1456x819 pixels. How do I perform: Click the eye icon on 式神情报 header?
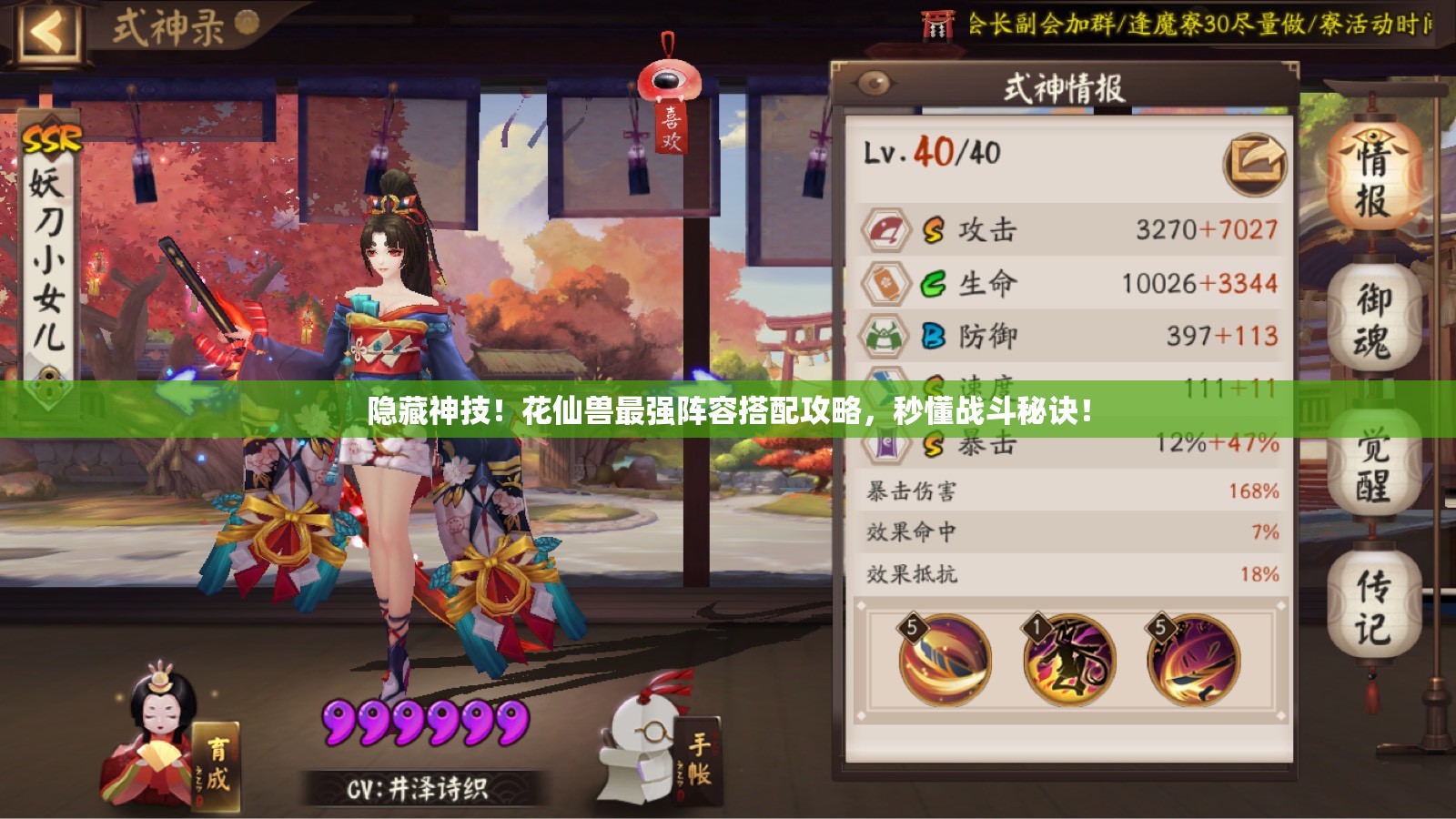click(x=875, y=81)
